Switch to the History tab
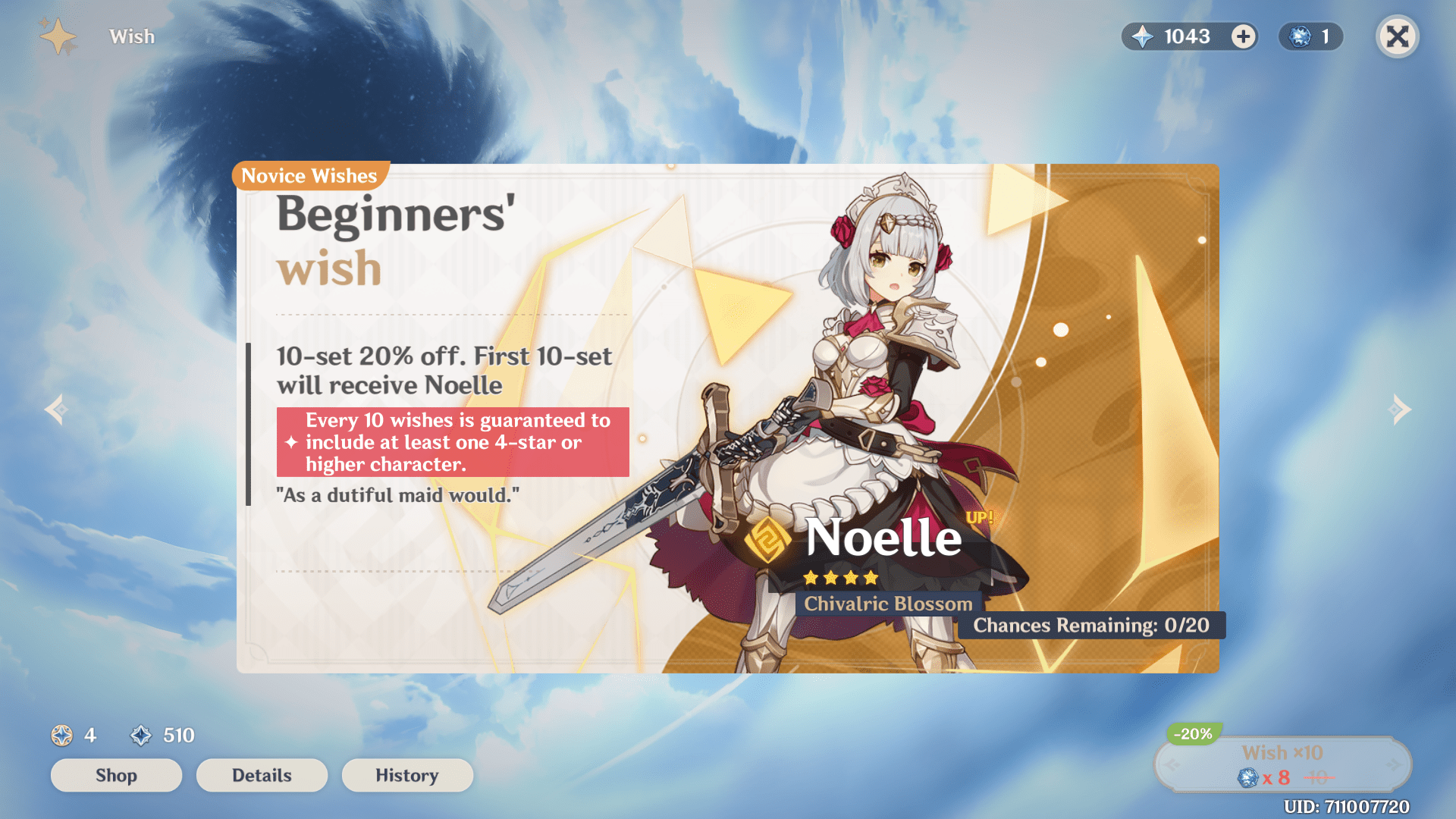This screenshot has width=1456, height=819. 407,775
